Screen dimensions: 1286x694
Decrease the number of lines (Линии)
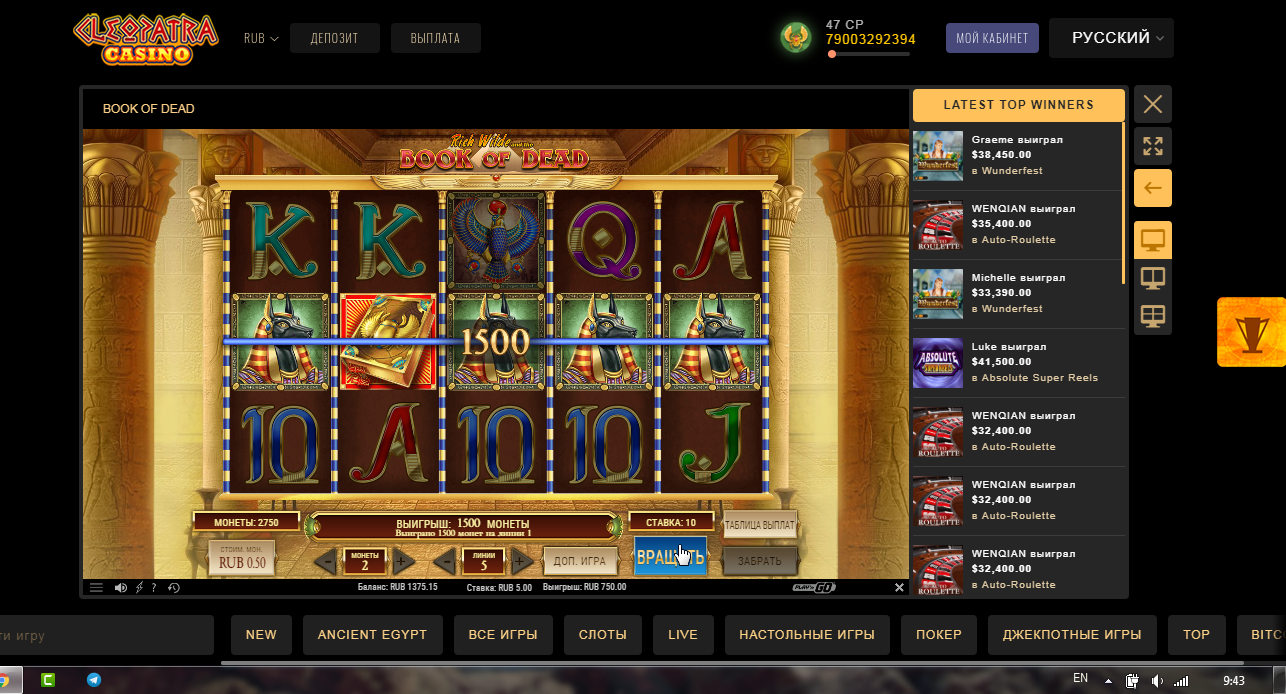tap(444, 561)
